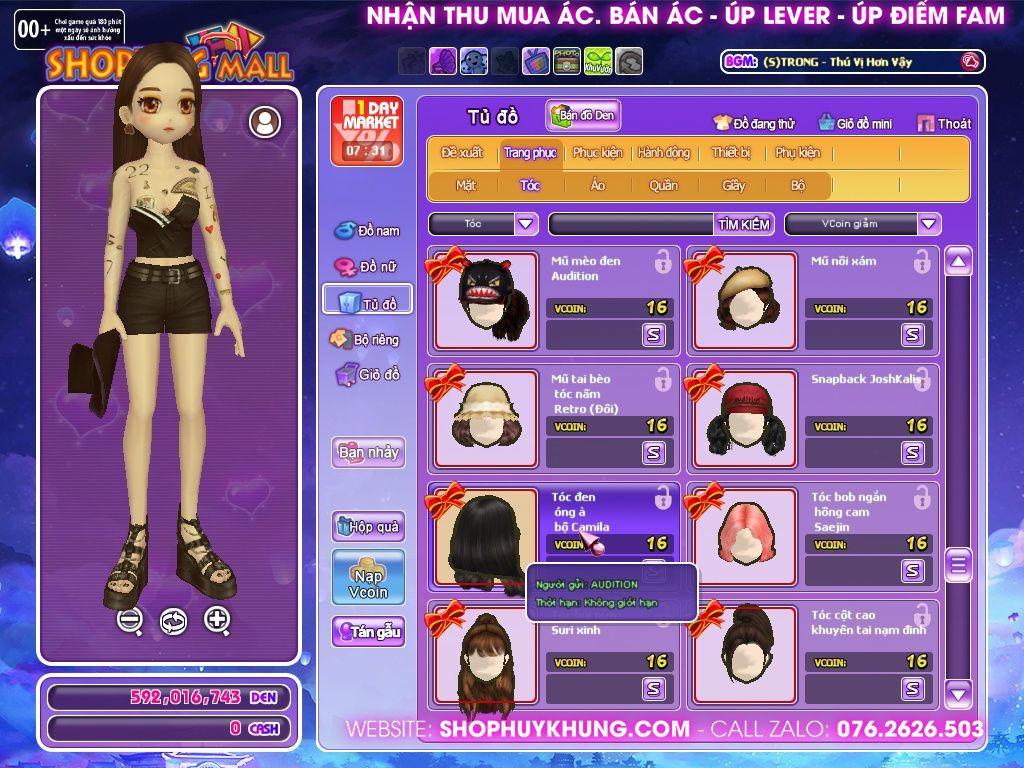The image size is (1024, 768).
Task: Click the TÌM KIẾM search button
Action: (x=744, y=224)
